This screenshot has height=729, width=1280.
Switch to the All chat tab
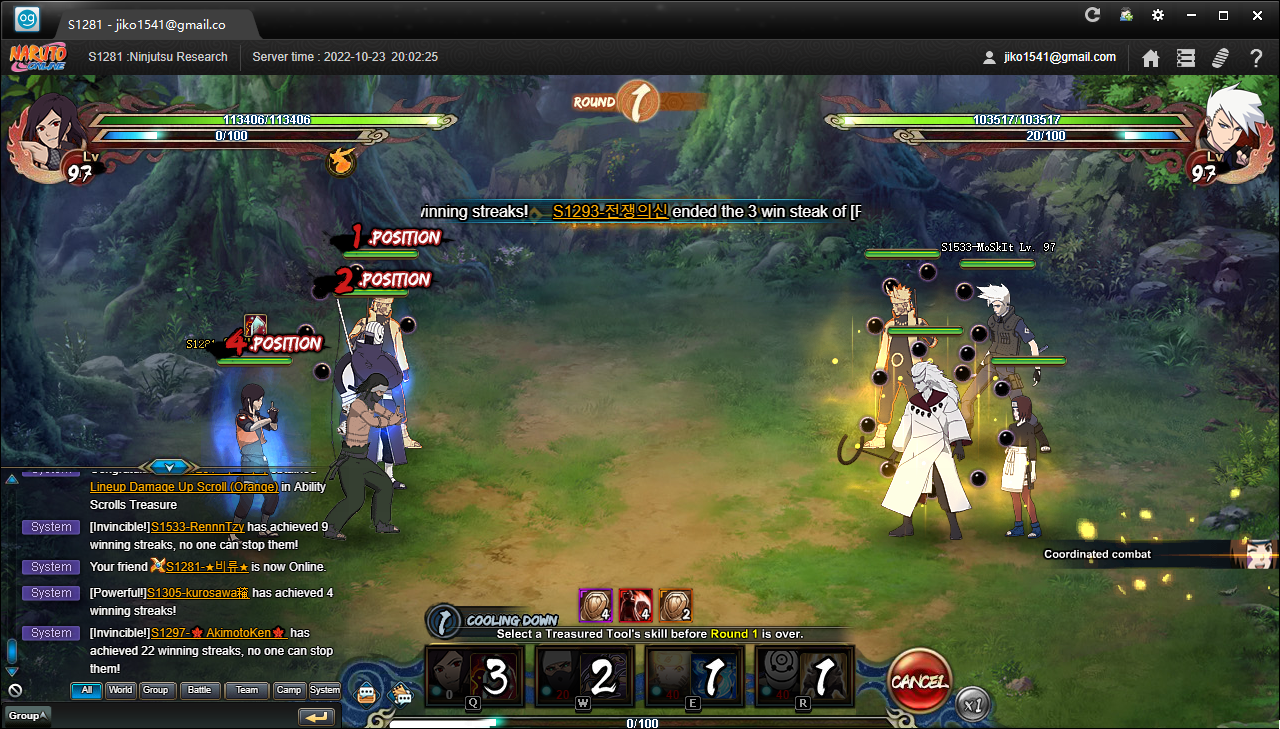coord(86,690)
